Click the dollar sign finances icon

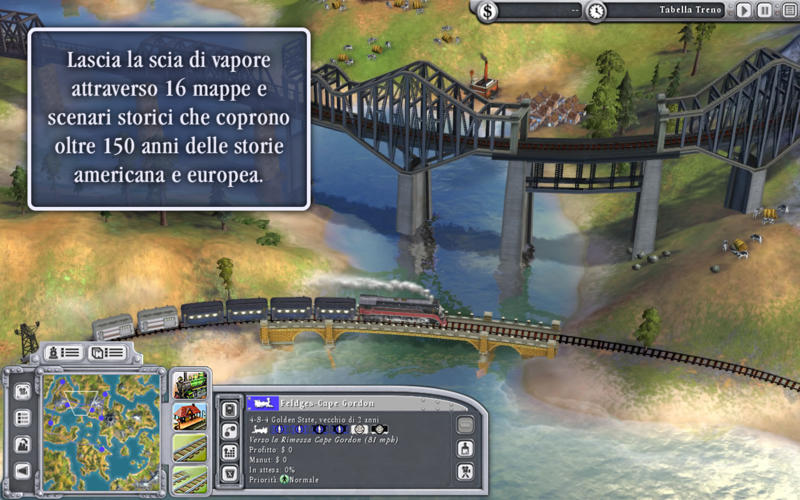[x=487, y=11]
